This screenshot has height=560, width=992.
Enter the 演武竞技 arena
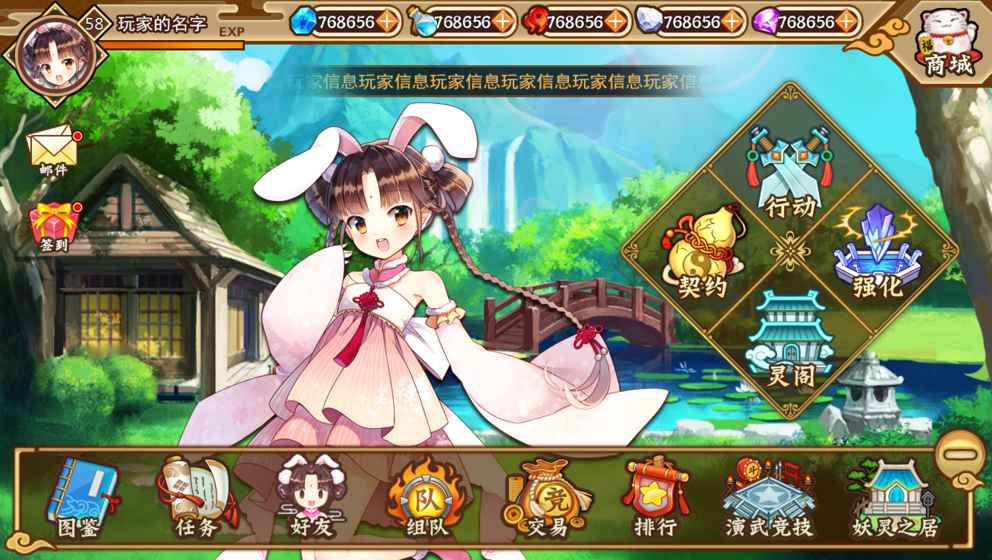(769, 497)
